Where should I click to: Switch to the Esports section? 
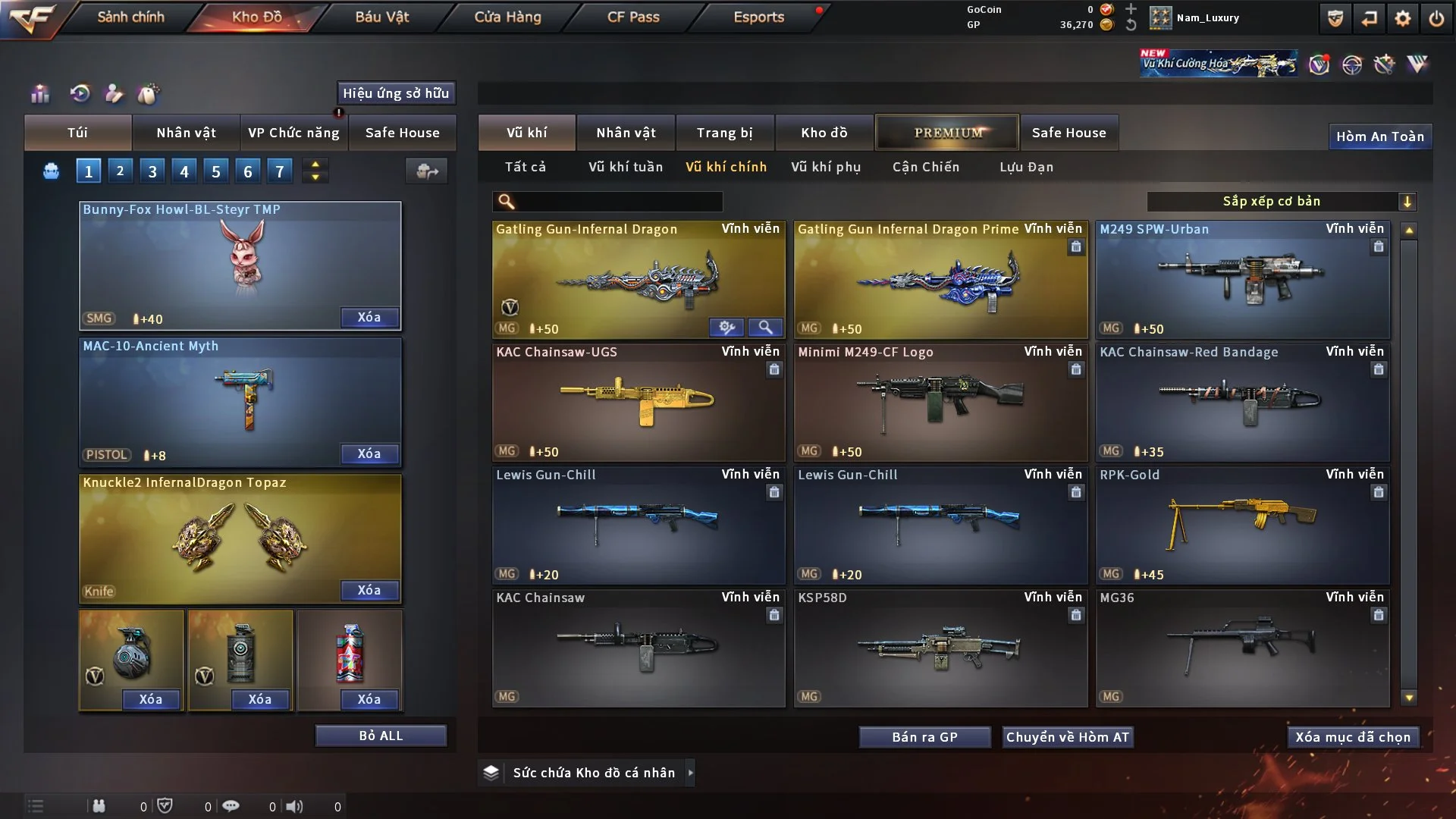pyautogui.click(x=758, y=17)
